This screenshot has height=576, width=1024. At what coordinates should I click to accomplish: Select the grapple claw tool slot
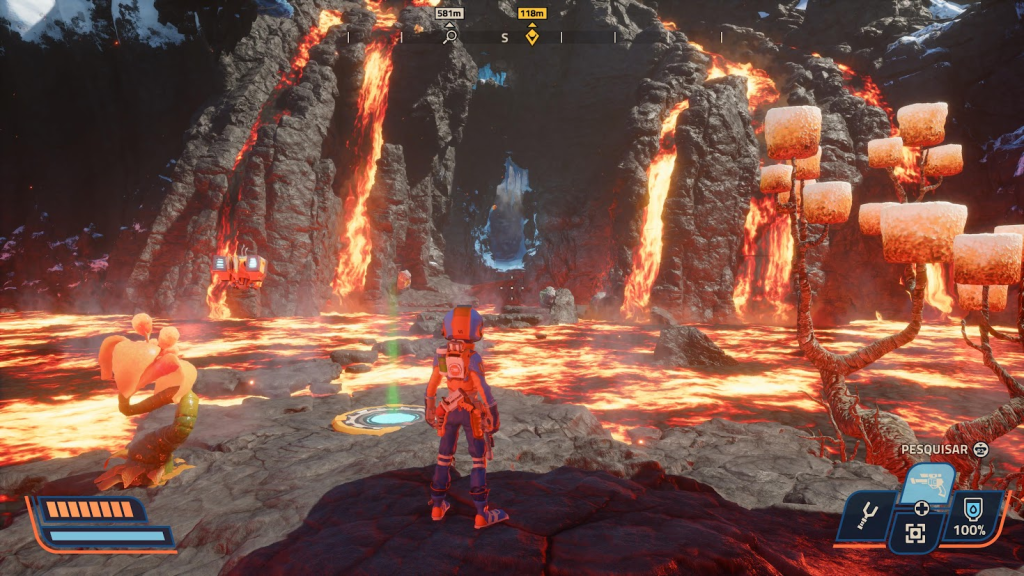866,516
